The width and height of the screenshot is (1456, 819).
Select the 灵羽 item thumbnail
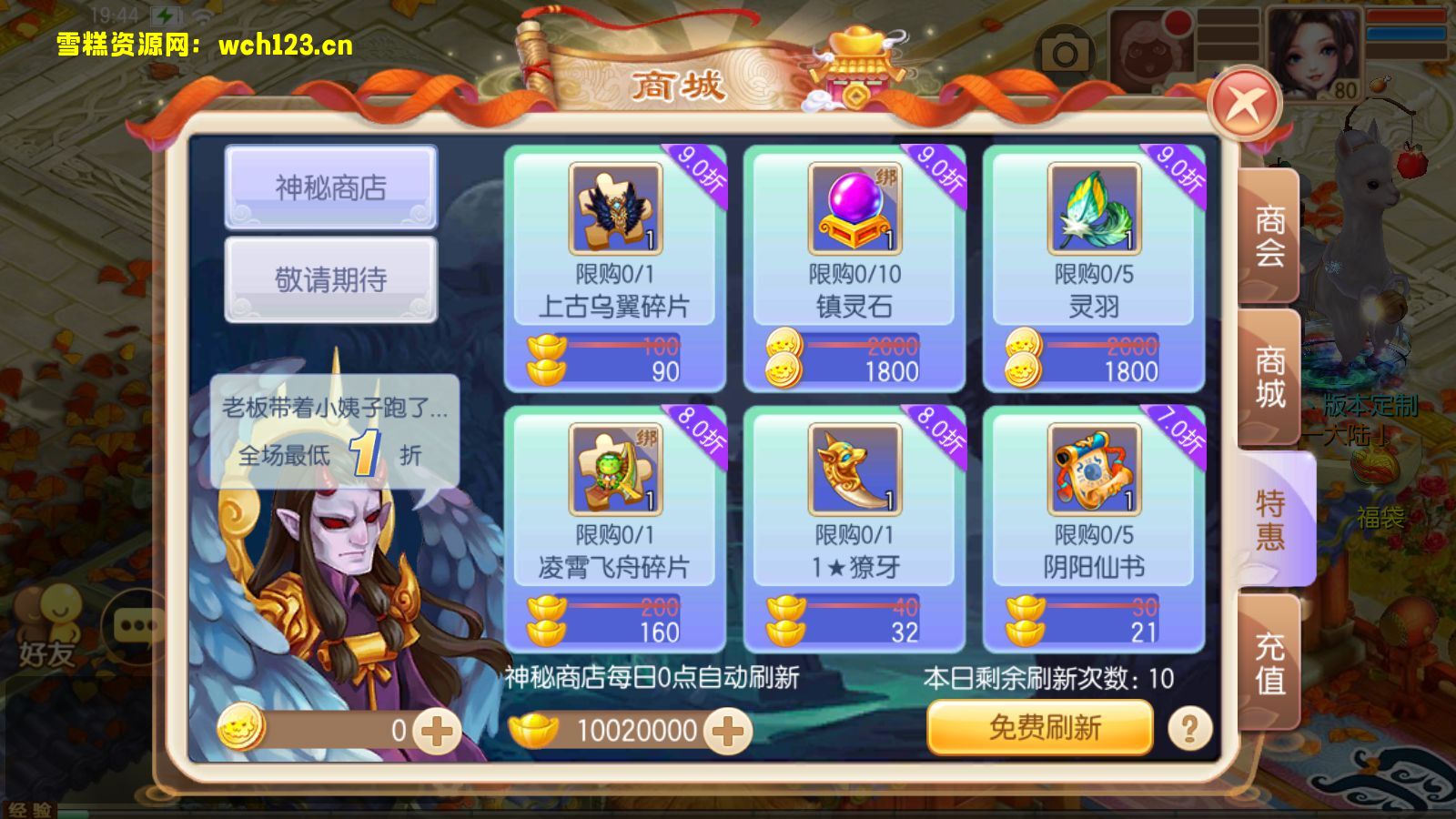1092,207
